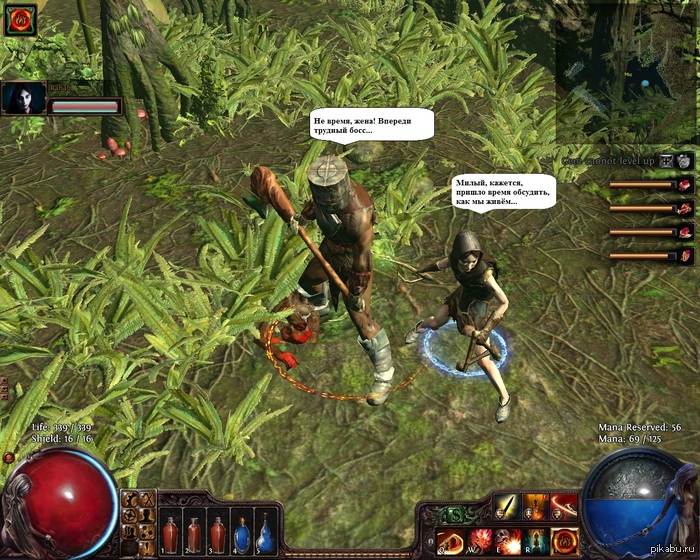Screen dimensions: 700x560
Task: Click the aura buff icon in top-left corner
Action: coord(20,20)
